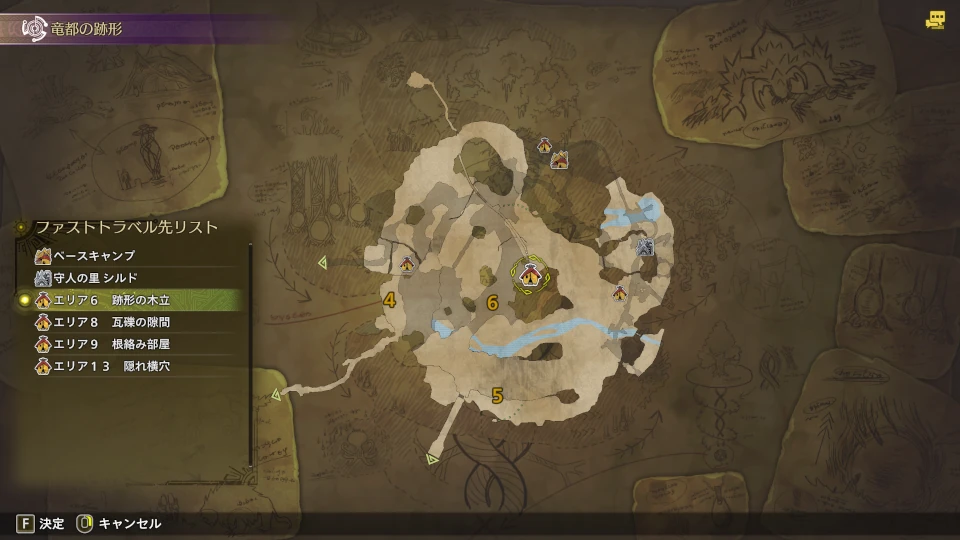The image size is (960, 540).
Task: Click the ring-highlighted camp marker on the map
Action: (x=527, y=273)
